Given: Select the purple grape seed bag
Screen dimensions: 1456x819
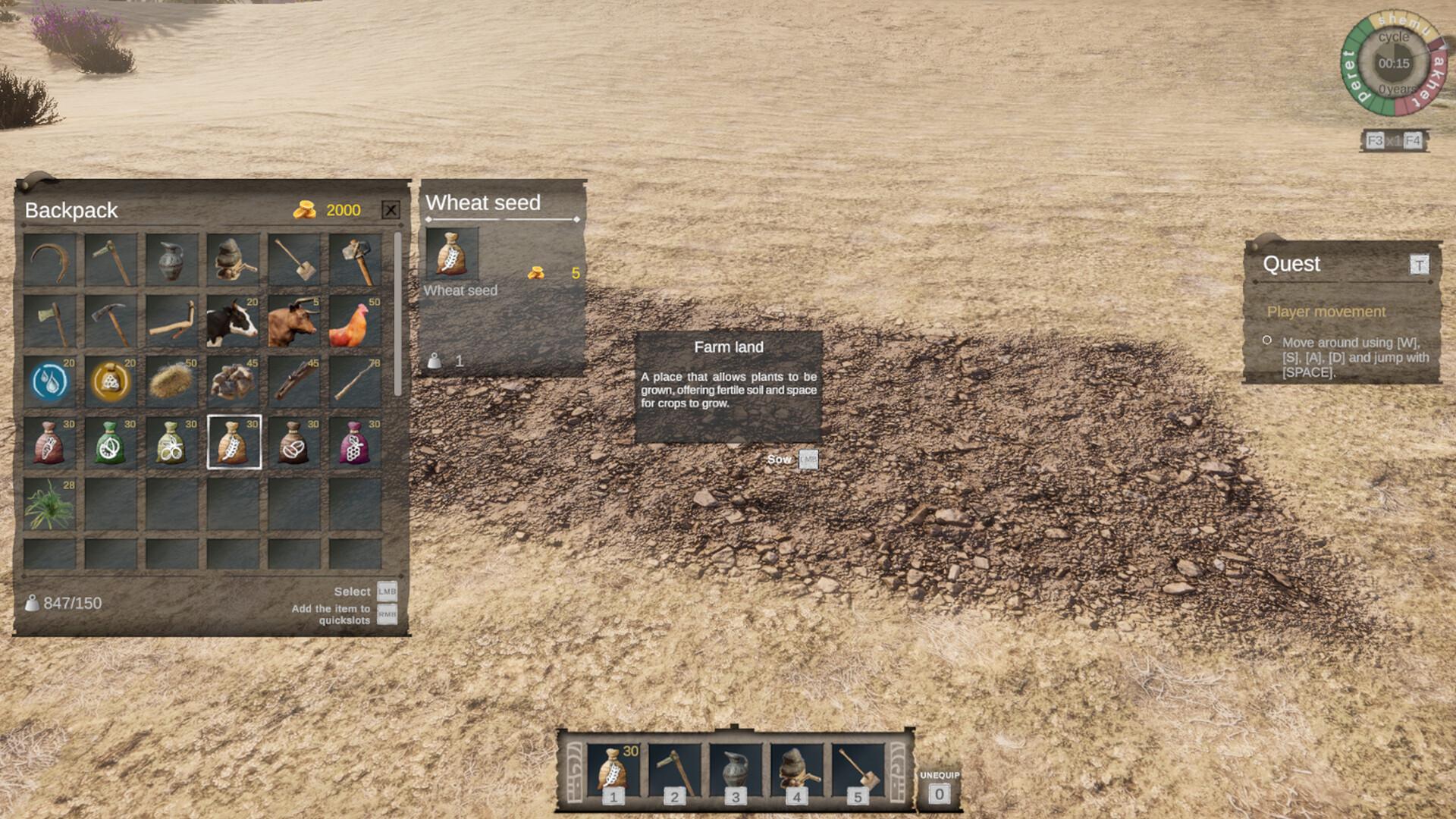Looking at the screenshot, I should click(356, 442).
